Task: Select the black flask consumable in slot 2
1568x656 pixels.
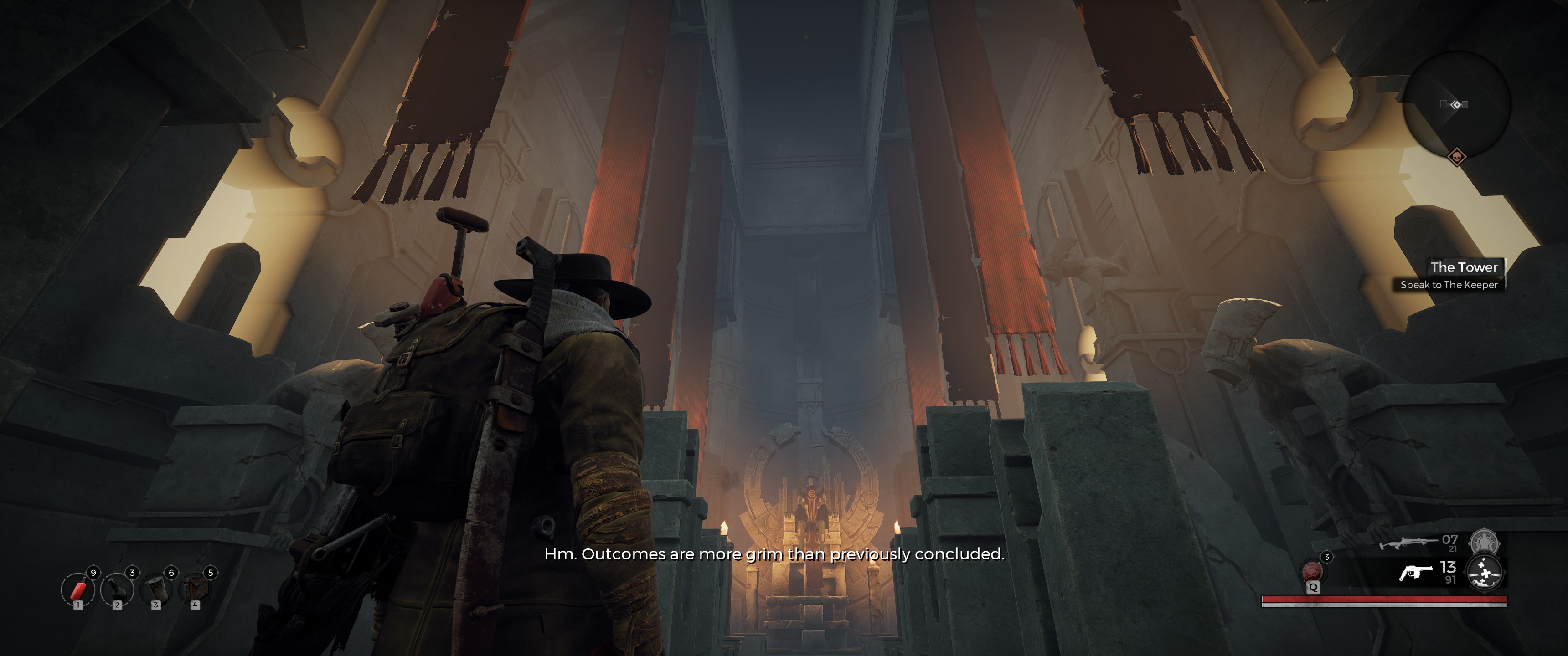Action: point(117,589)
